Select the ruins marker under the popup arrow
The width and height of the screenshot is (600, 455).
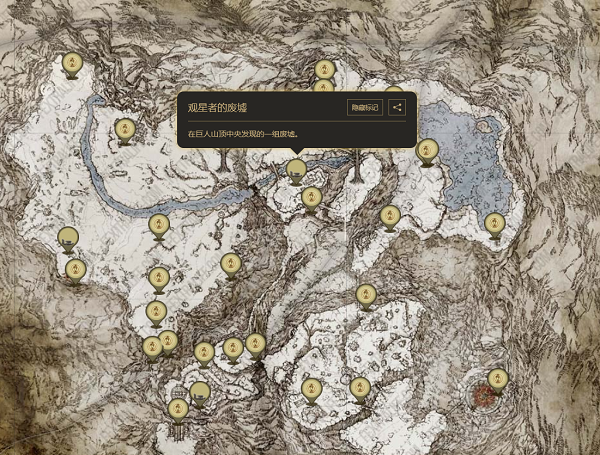(x=296, y=170)
